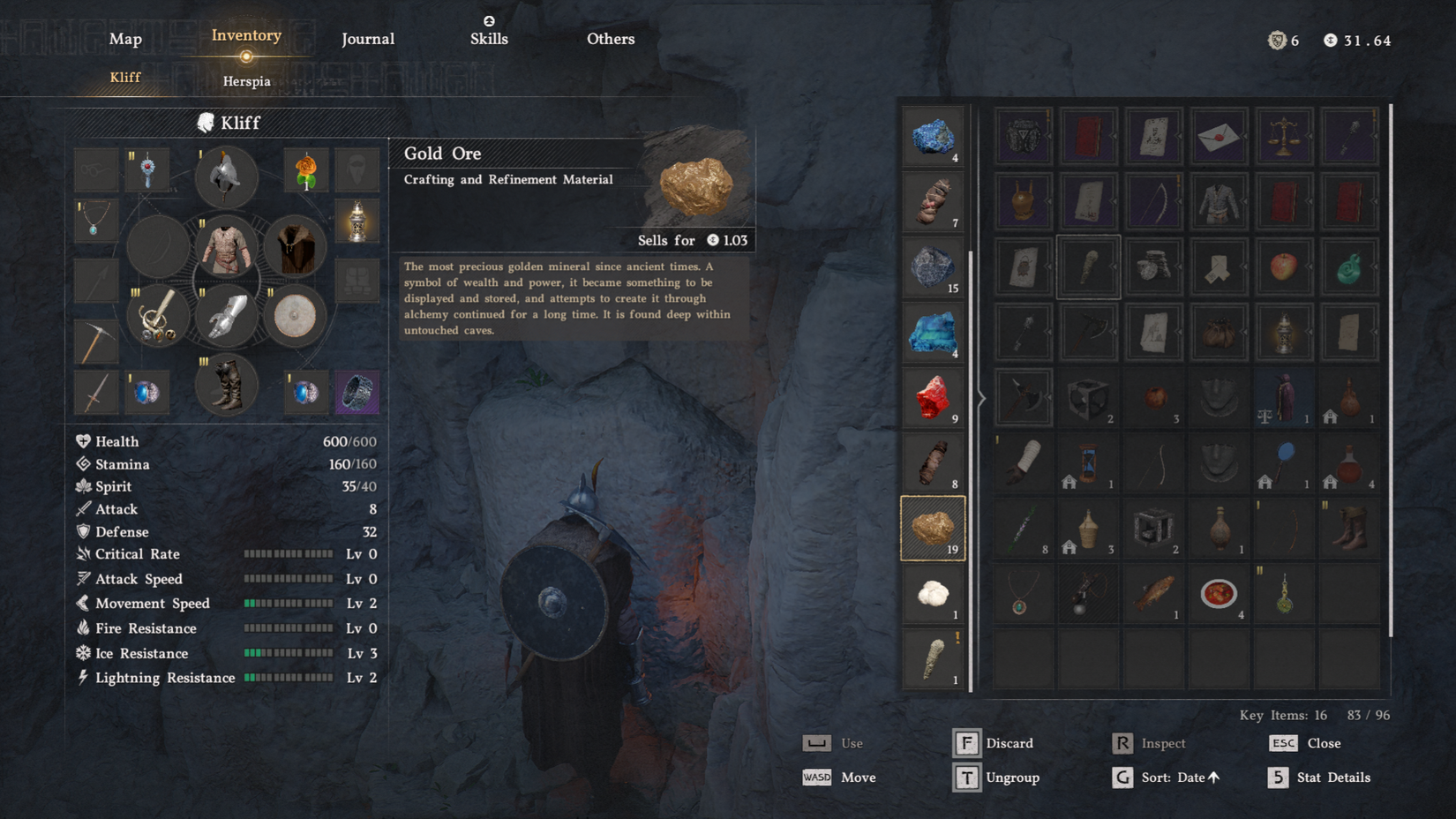Click the white cotton stack
This screenshot has height=819, width=1456.
[x=933, y=593]
